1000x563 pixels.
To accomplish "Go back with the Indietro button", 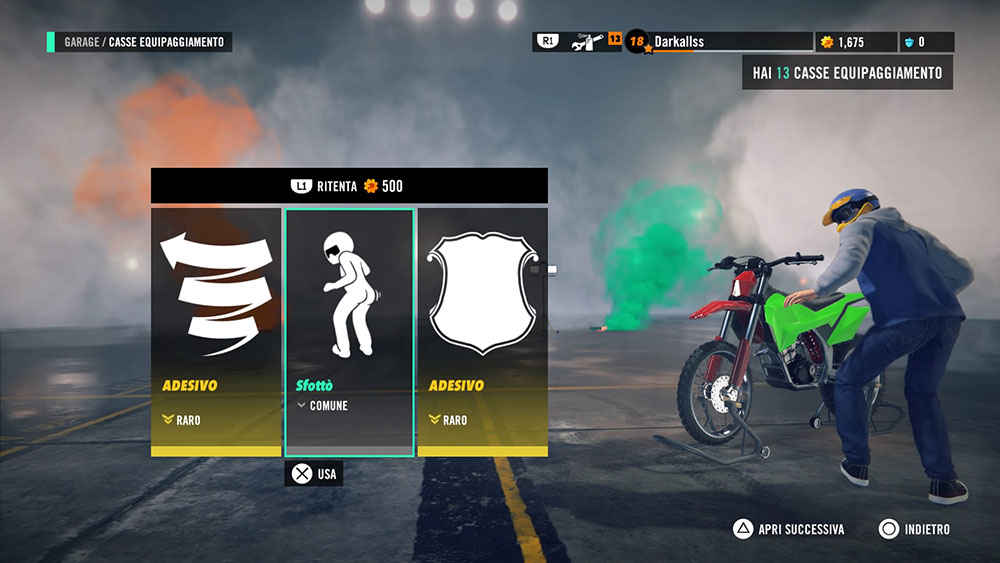I will click(914, 529).
